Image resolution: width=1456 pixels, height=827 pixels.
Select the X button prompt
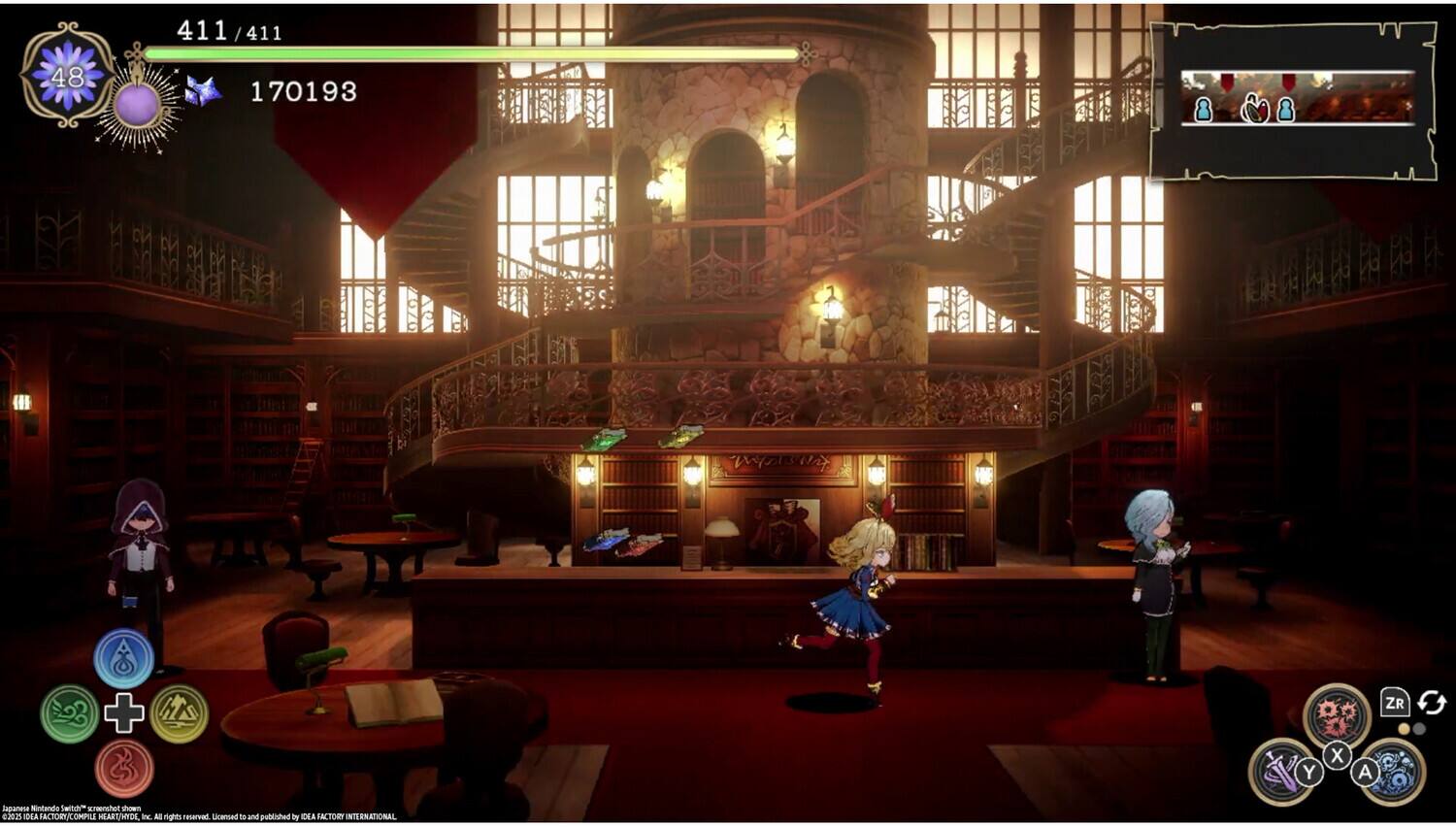[1339, 756]
